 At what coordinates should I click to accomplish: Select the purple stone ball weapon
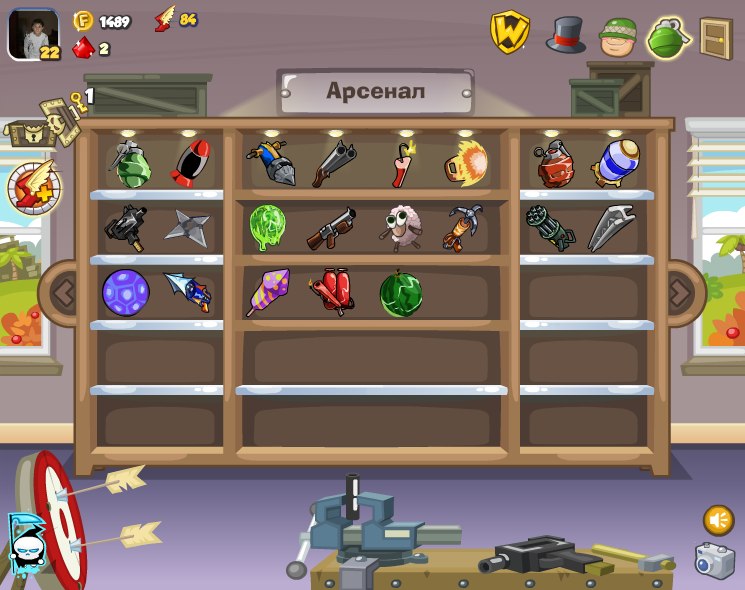click(x=125, y=292)
